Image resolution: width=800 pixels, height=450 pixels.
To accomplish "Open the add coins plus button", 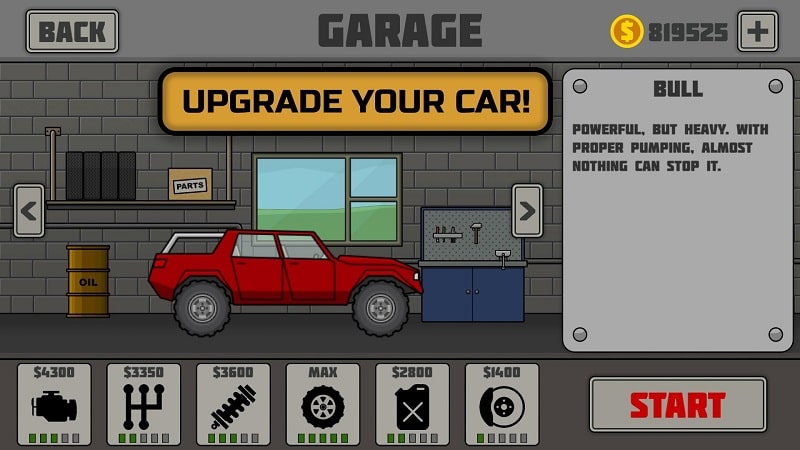I will [x=757, y=31].
